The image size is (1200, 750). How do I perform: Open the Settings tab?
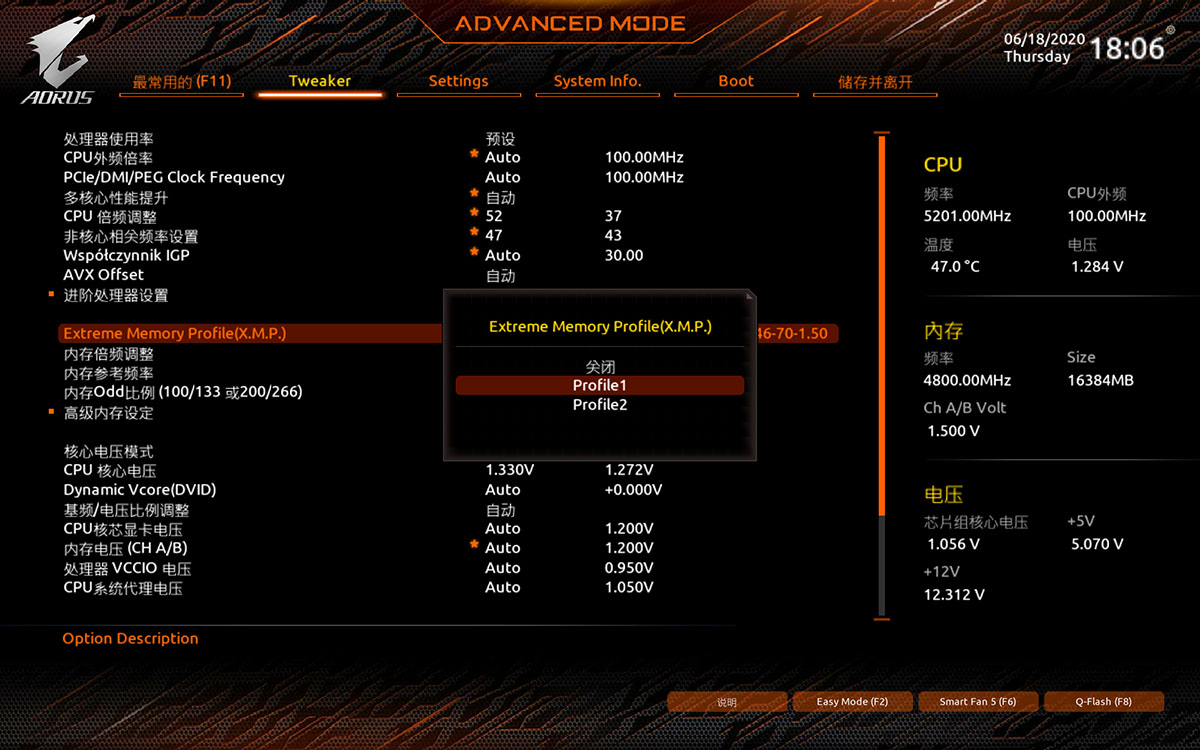[458, 81]
